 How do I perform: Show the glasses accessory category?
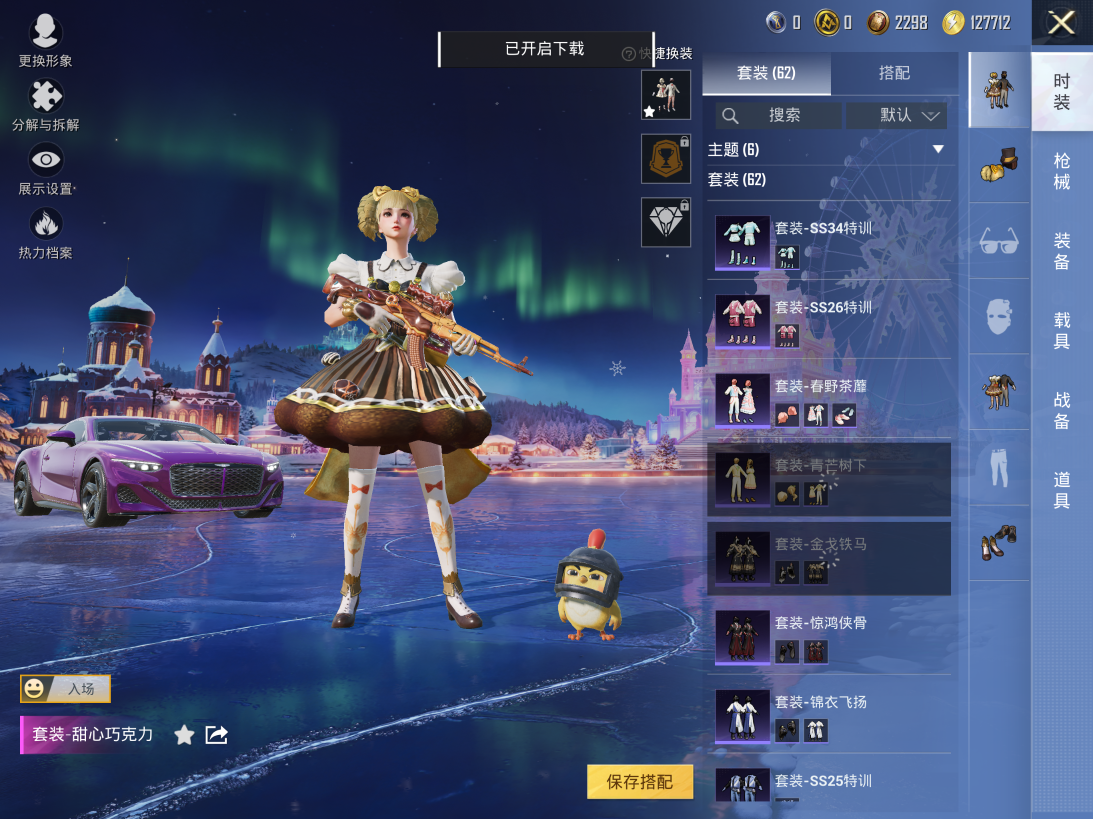click(998, 241)
